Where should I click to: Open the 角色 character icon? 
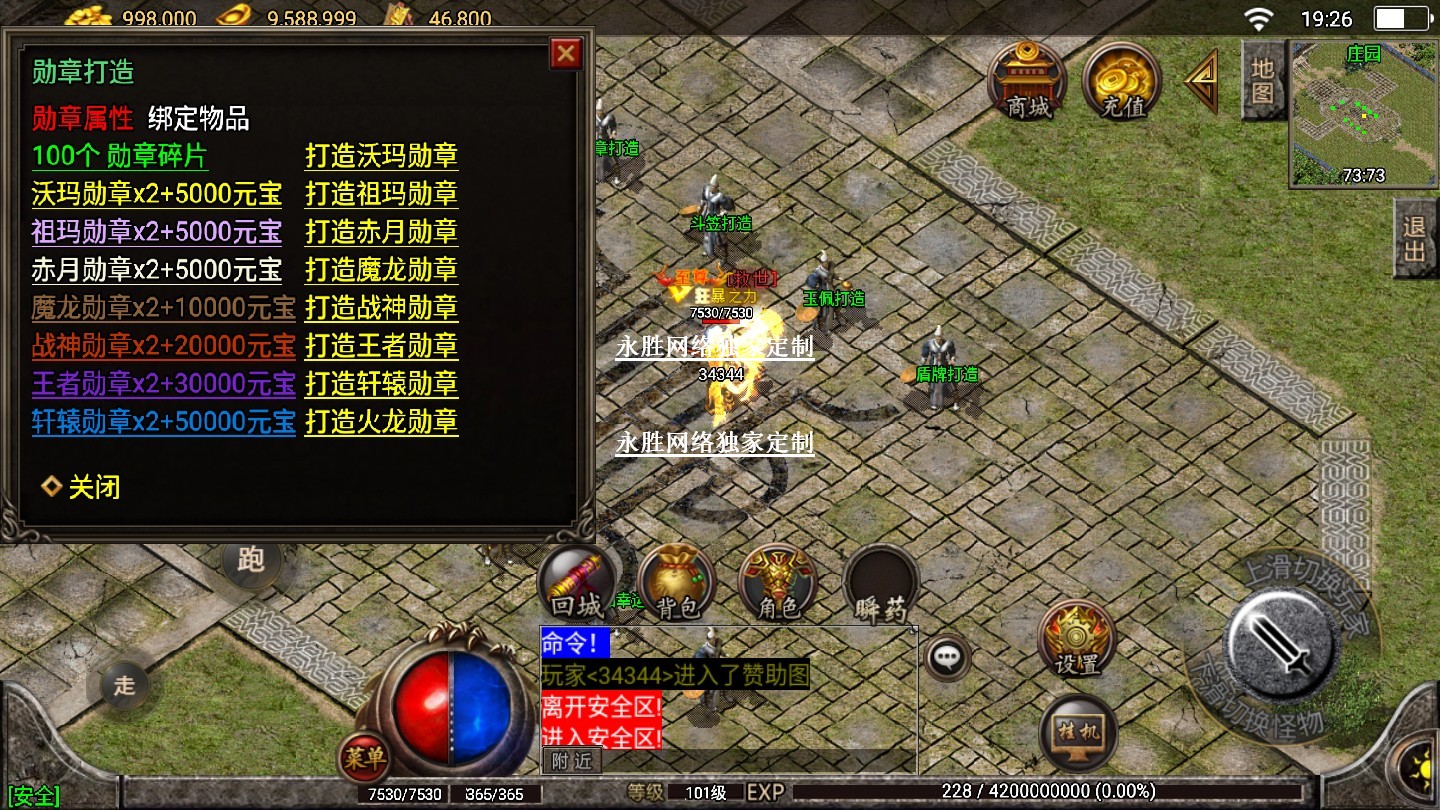pyautogui.click(x=778, y=585)
